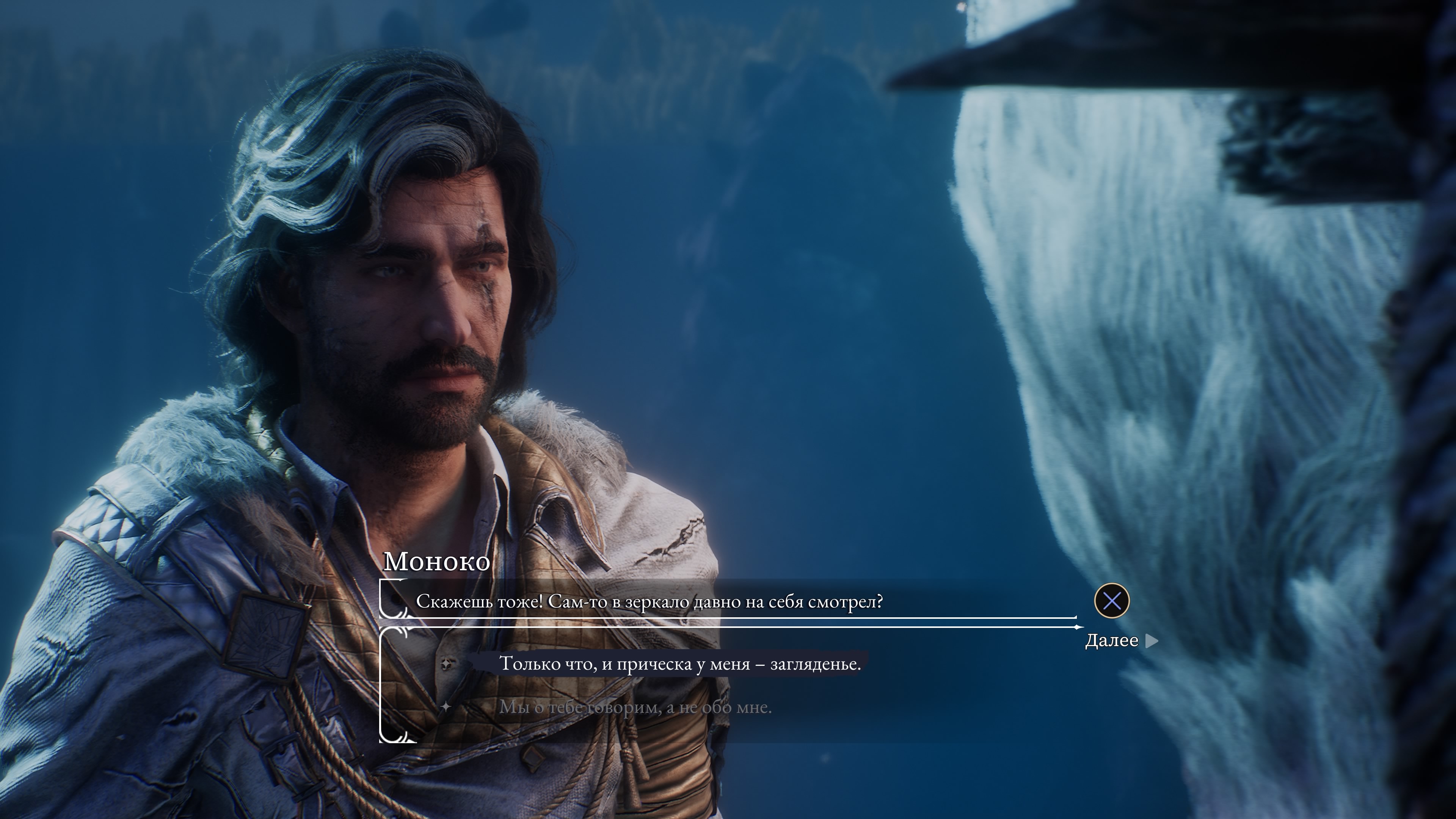Choose reply "Только что, и прическа у меня – загляденье."
Viewport: 1456px width, 819px height.
tap(679, 664)
